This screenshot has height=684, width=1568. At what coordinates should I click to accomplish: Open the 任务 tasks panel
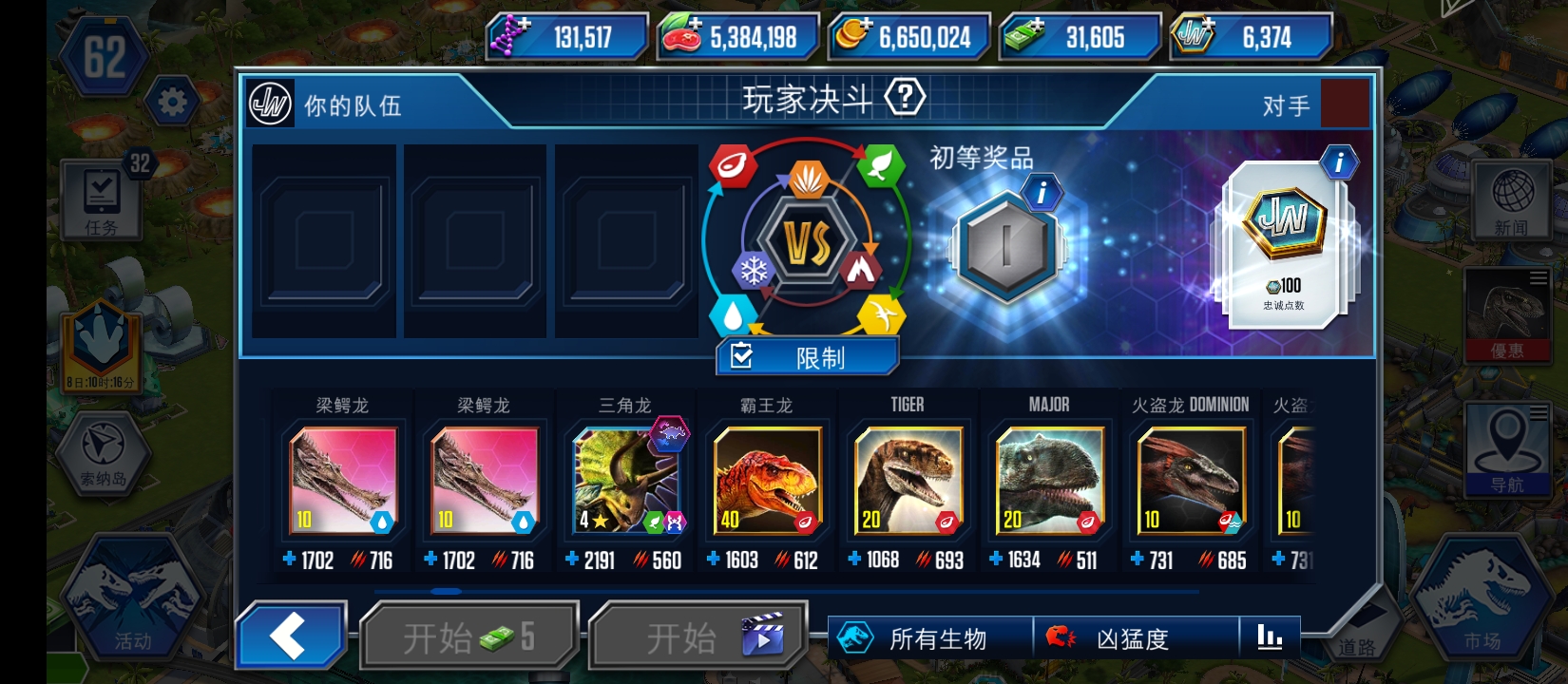click(x=100, y=199)
